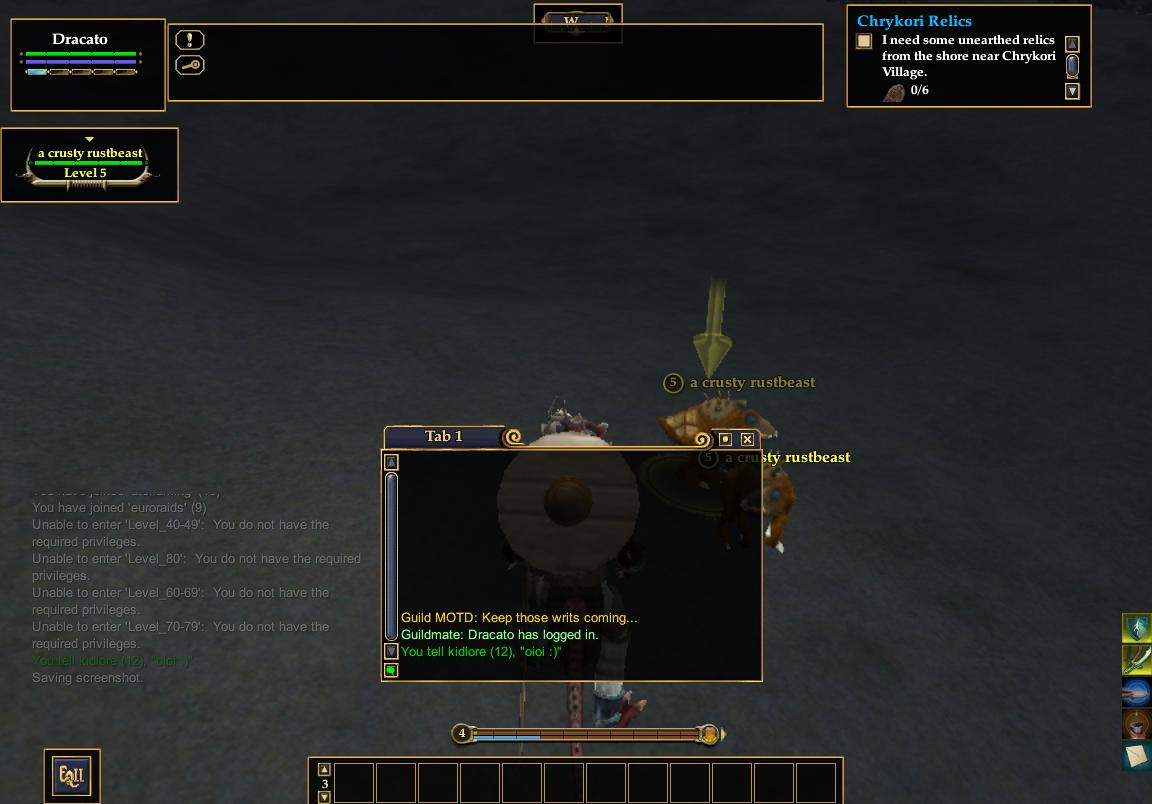The width and height of the screenshot is (1152, 804).
Task: Open the parchment scroll icon
Action: 1136,756
